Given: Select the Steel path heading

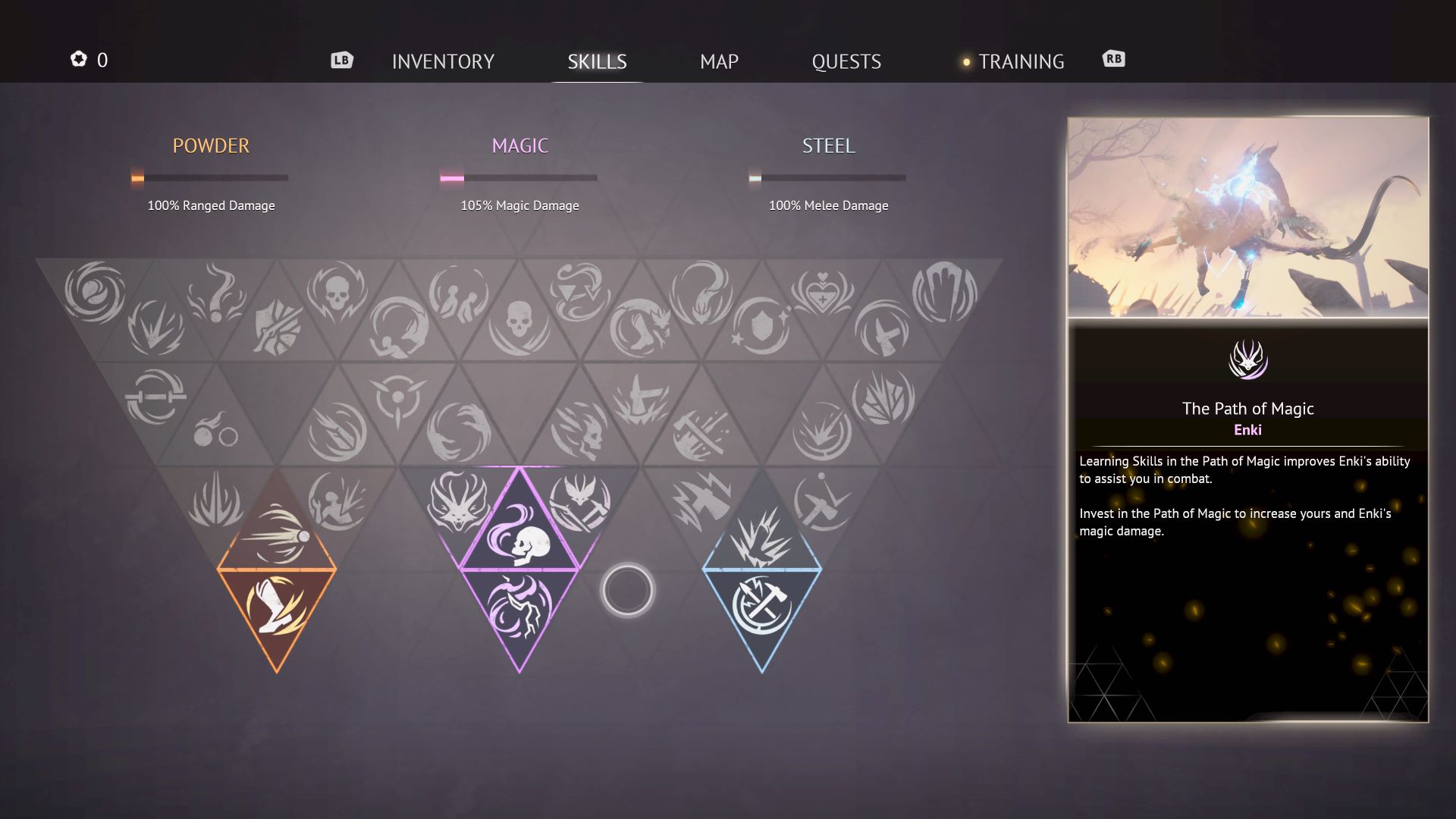Looking at the screenshot, I should point(828,146).
